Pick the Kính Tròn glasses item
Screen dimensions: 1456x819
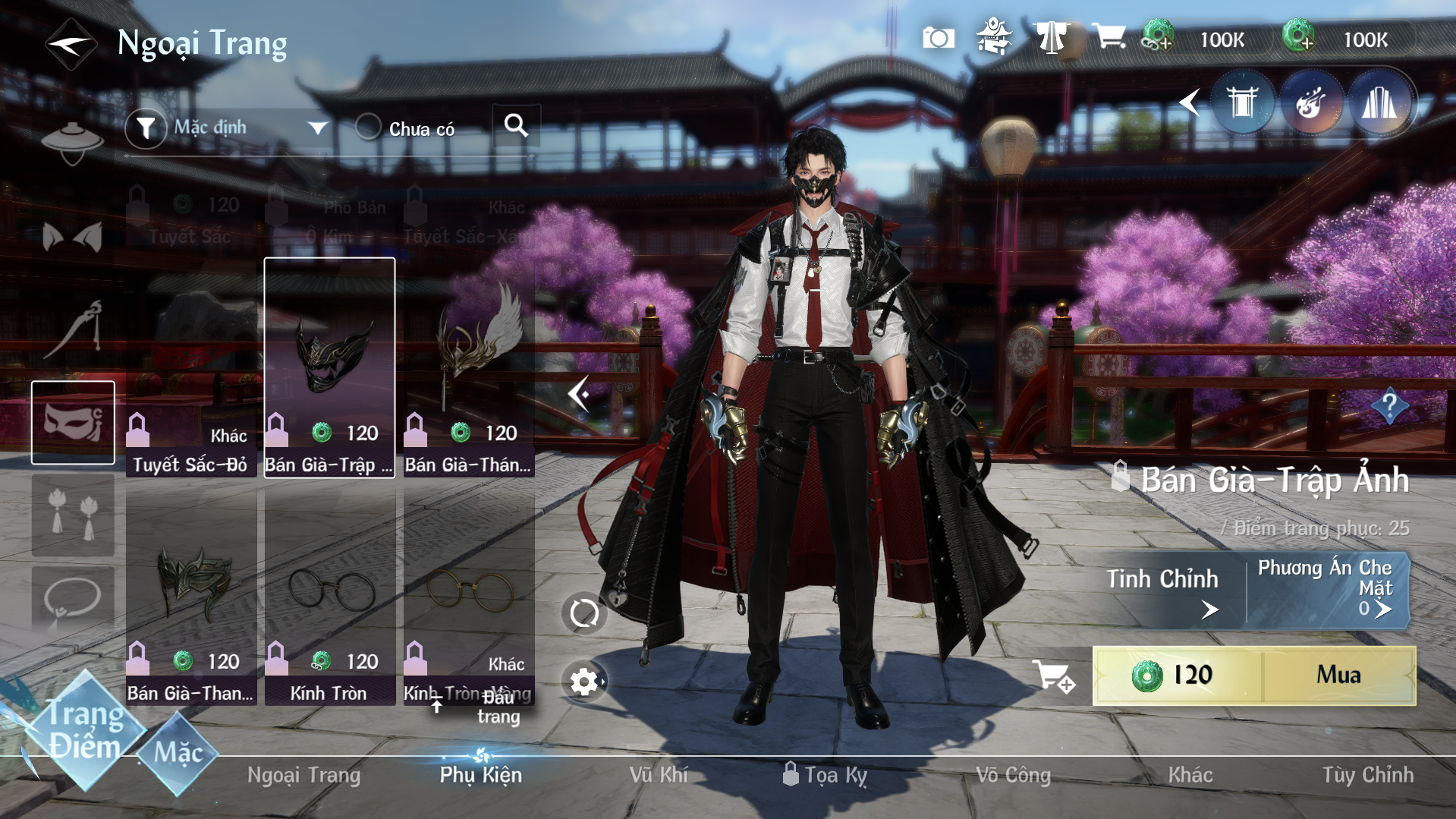click(330, 597)
